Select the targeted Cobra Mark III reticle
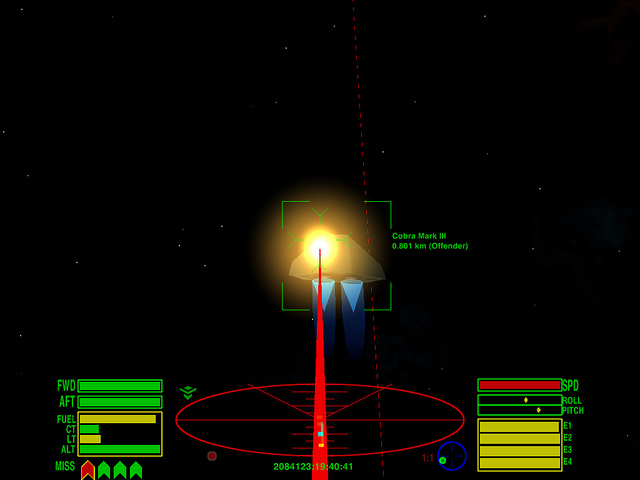Screen dimensions: 640x480 click(336, 255)
